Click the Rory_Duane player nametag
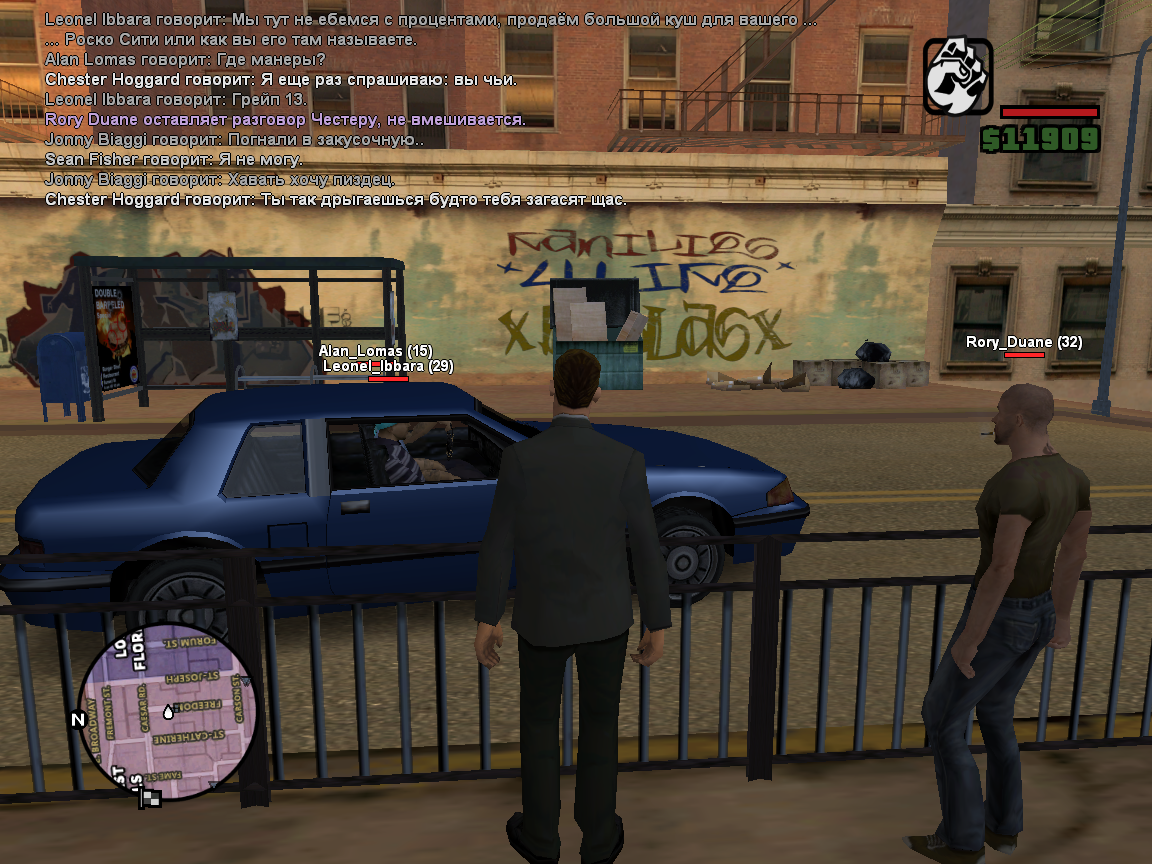1152x864 pixels. 1023,342
